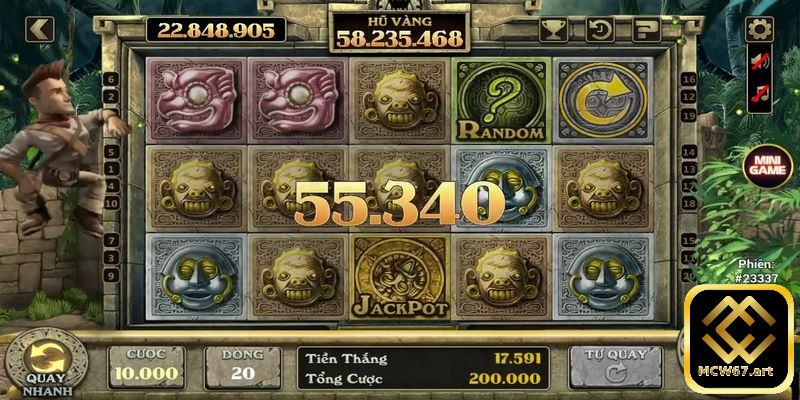Toggle the sound effects speaker icon
The width and height of the screenshot is (800, 400).
coord(760,62)
